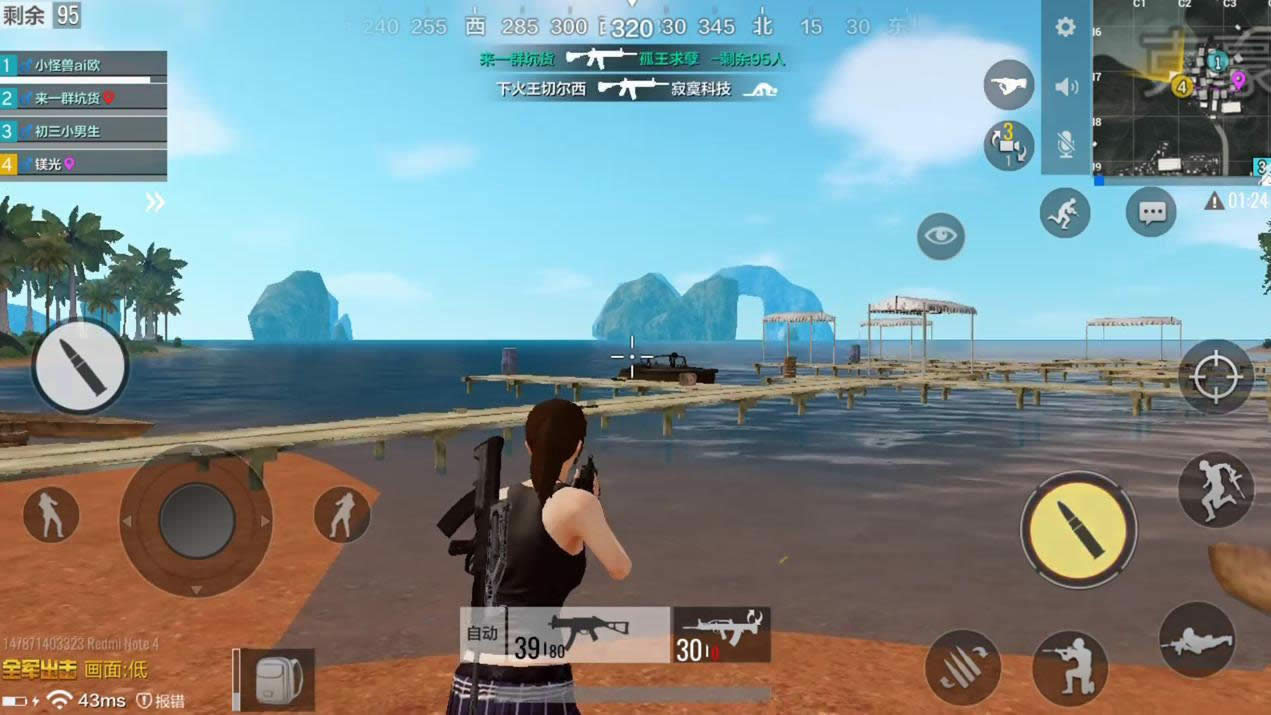Tap the crouch button
Image resolution: width=1271 pixels, height=715 pixels.
click(x=1069, y=667)
